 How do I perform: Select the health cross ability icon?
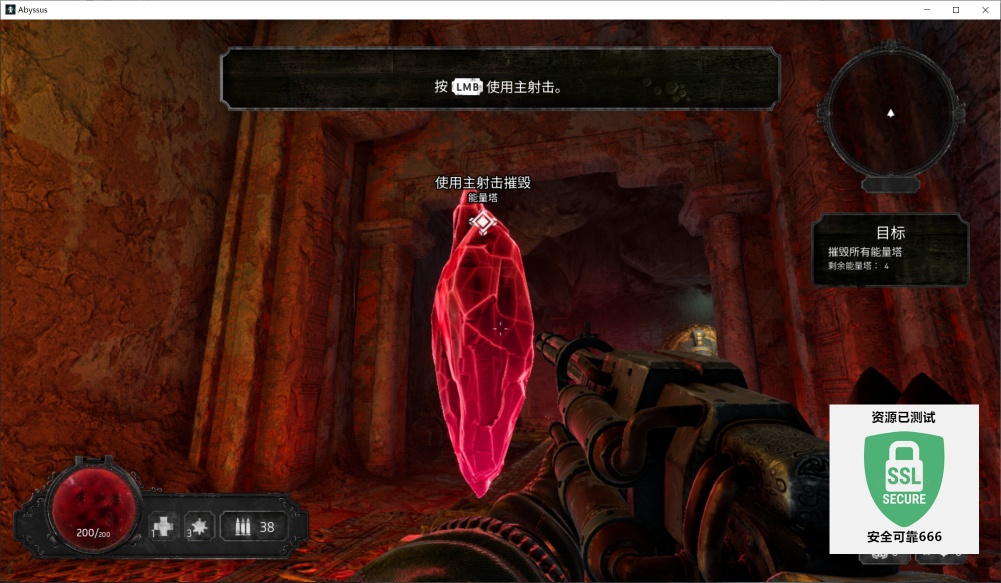(x=163, y=526)
